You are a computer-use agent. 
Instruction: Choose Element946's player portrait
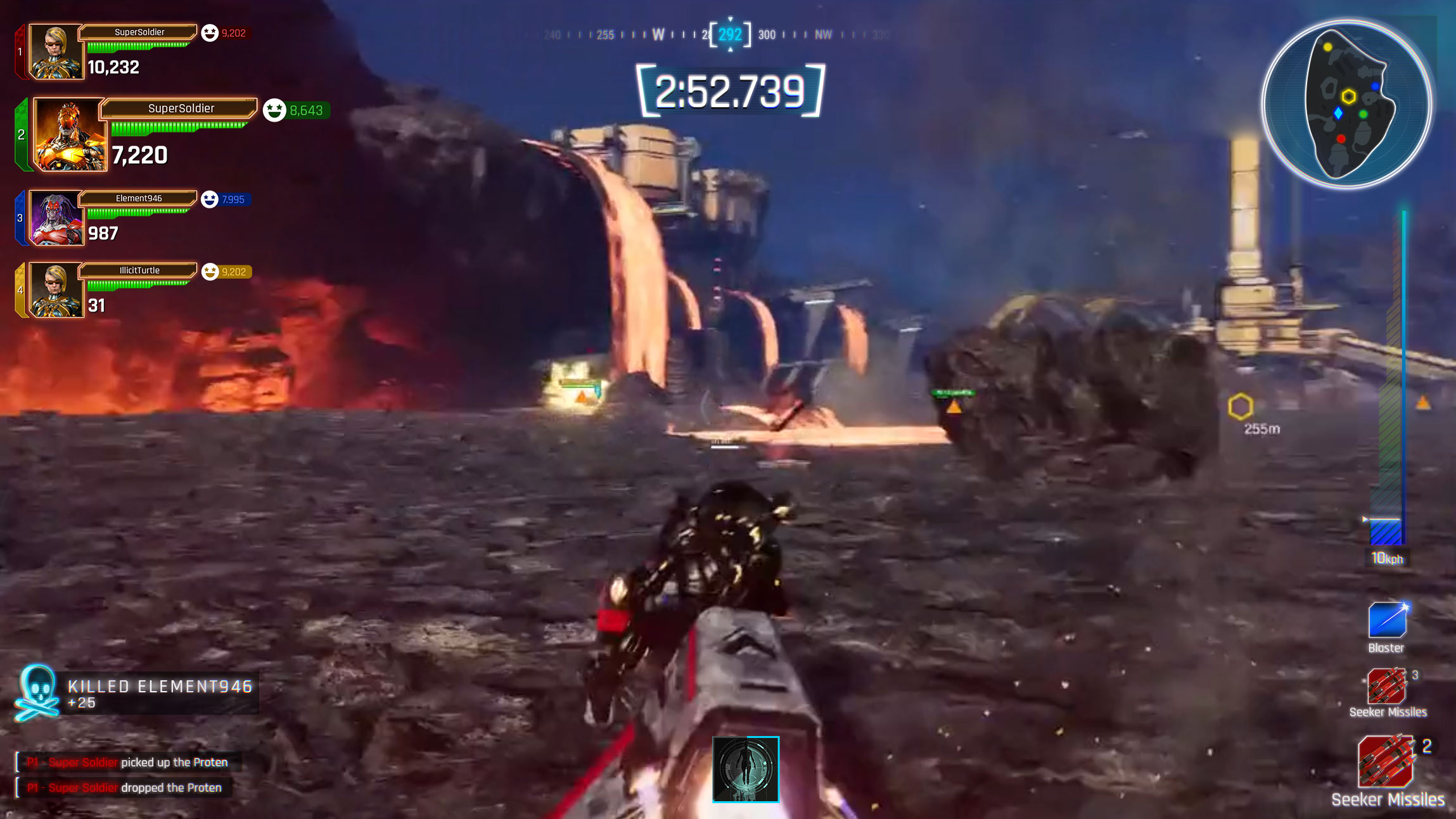(56, 218)
